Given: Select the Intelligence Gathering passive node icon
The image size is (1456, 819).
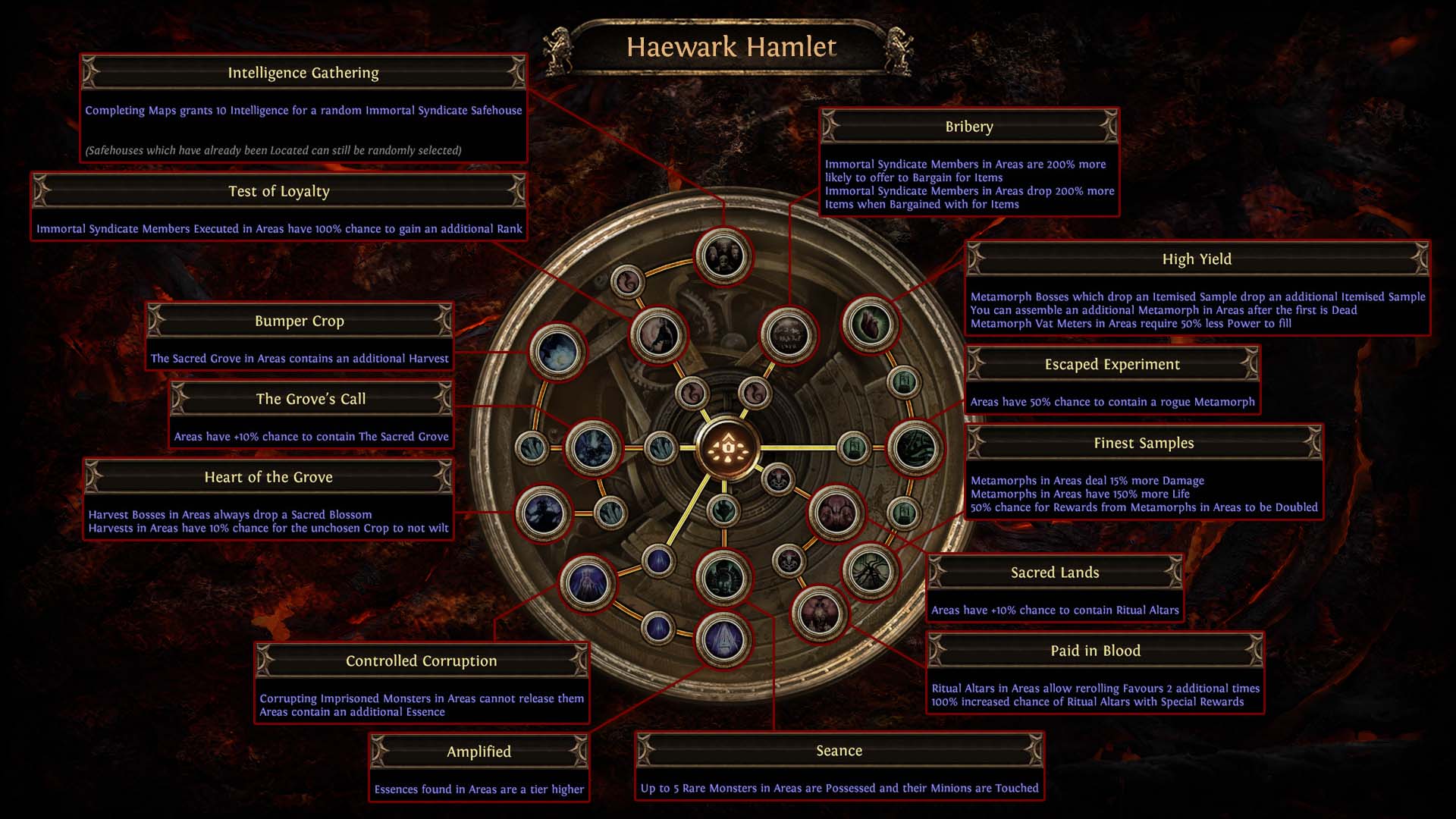Looking at the screenshot, I should click(x=723, y=256).
